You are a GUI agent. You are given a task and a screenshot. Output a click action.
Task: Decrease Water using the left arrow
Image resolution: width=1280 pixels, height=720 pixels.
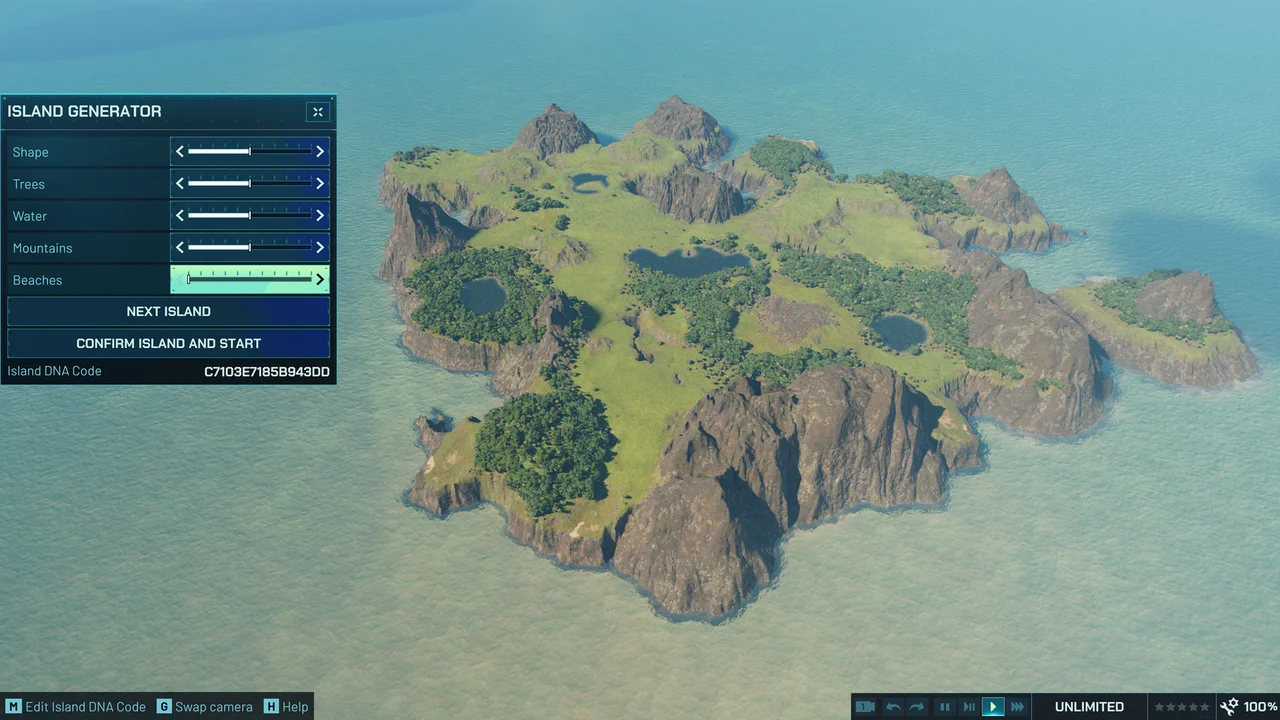(x=179, y=215)
